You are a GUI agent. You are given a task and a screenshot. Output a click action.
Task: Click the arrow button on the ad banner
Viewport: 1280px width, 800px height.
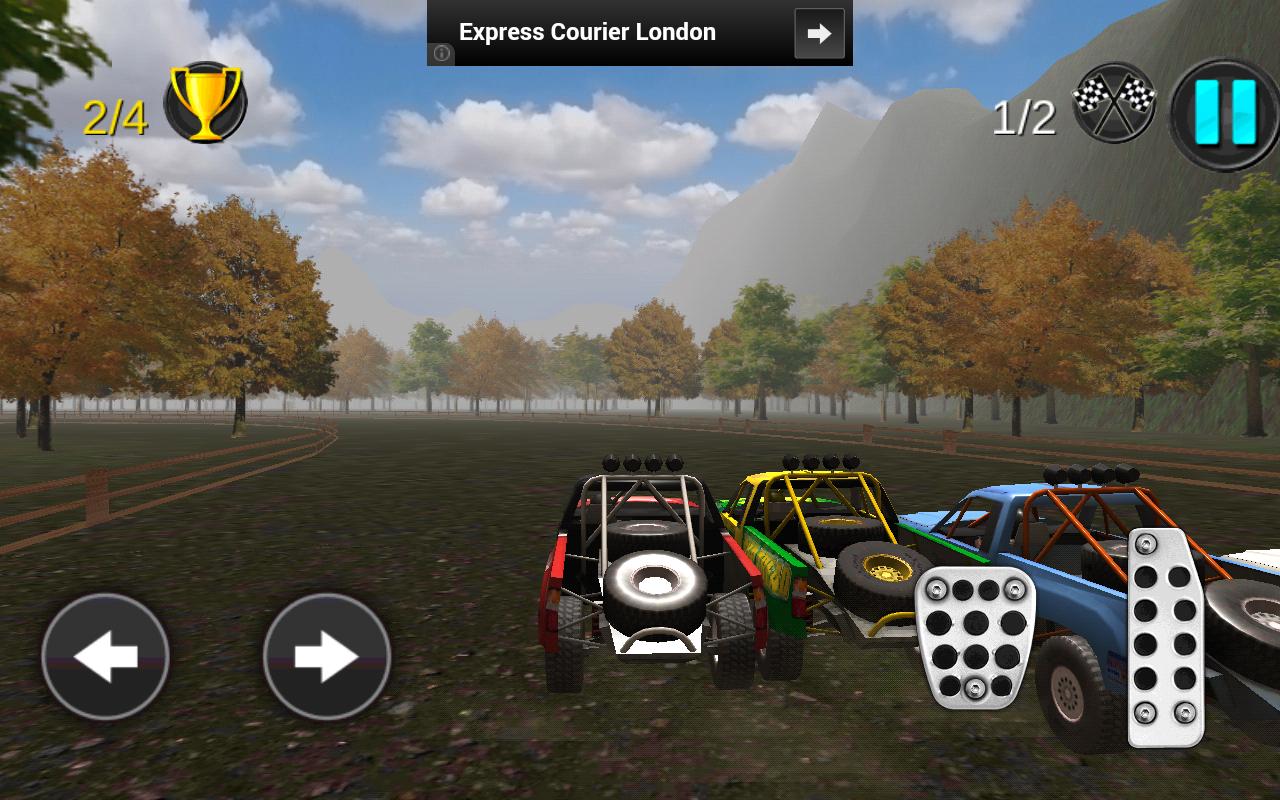pos(818,33)
